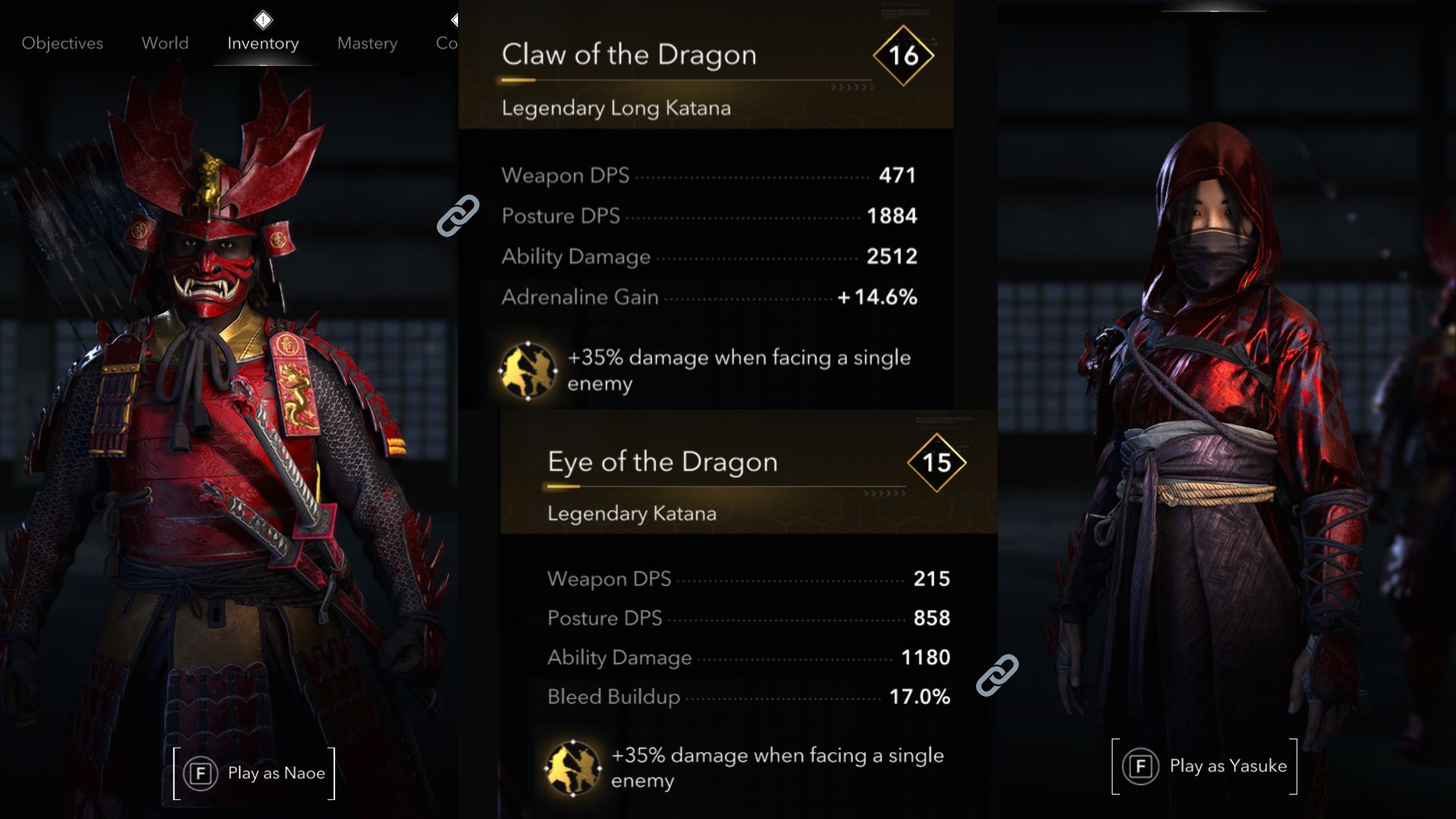Choose the Play as Yasuke option

click(1205, 766)
